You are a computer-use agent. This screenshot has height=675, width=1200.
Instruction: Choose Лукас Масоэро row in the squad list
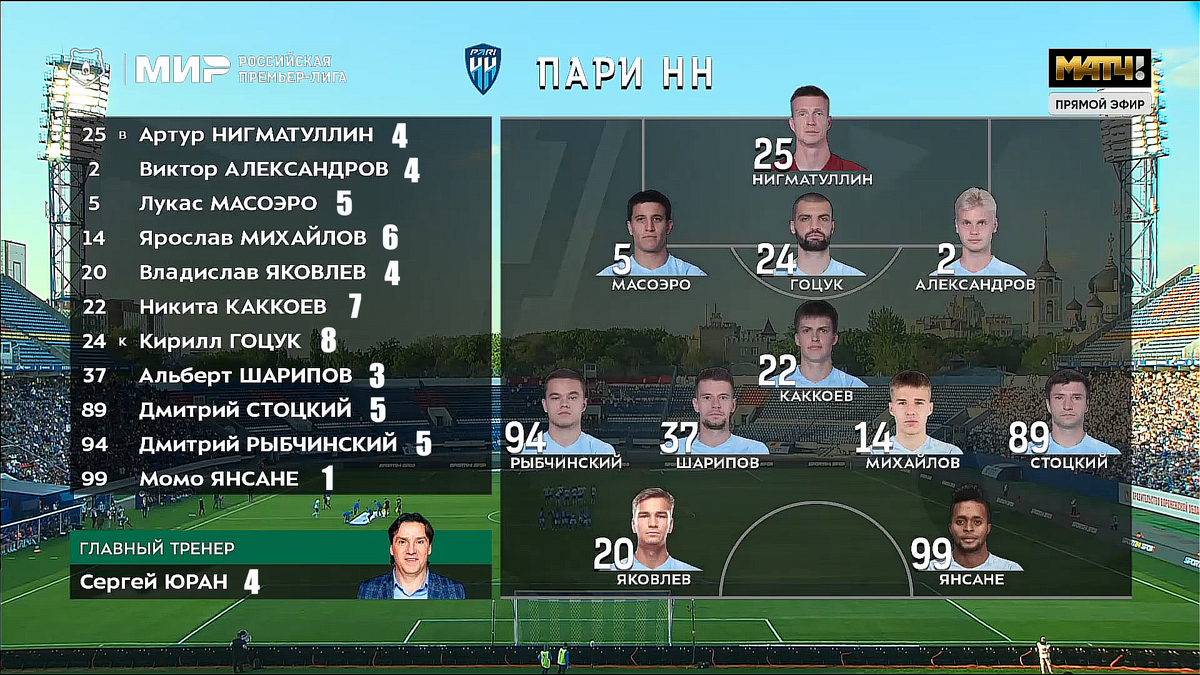point(228,204)
